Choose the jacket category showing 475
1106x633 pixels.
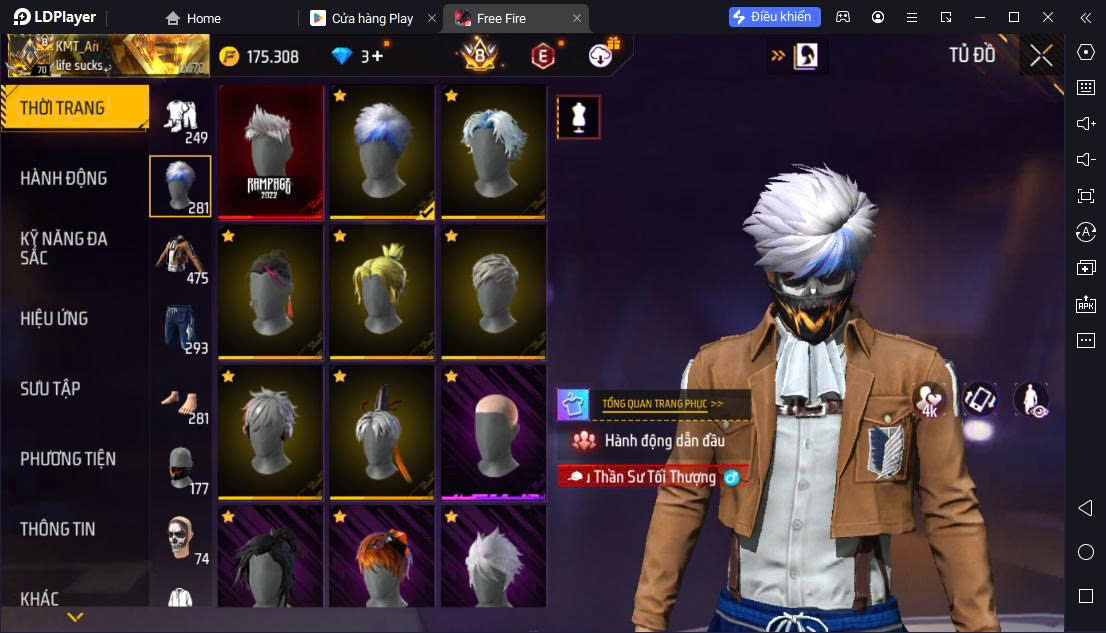click(x=181, y=257)
